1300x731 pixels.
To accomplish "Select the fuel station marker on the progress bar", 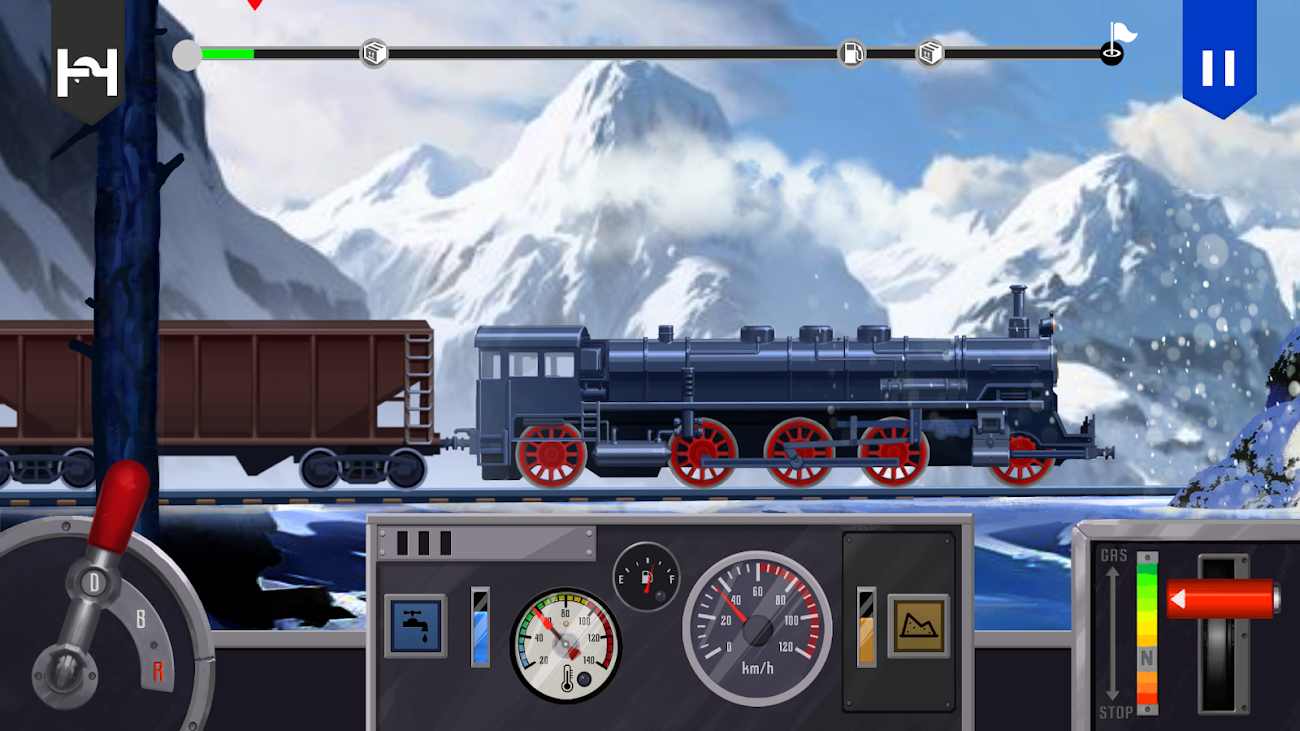I will coord(851,53).
